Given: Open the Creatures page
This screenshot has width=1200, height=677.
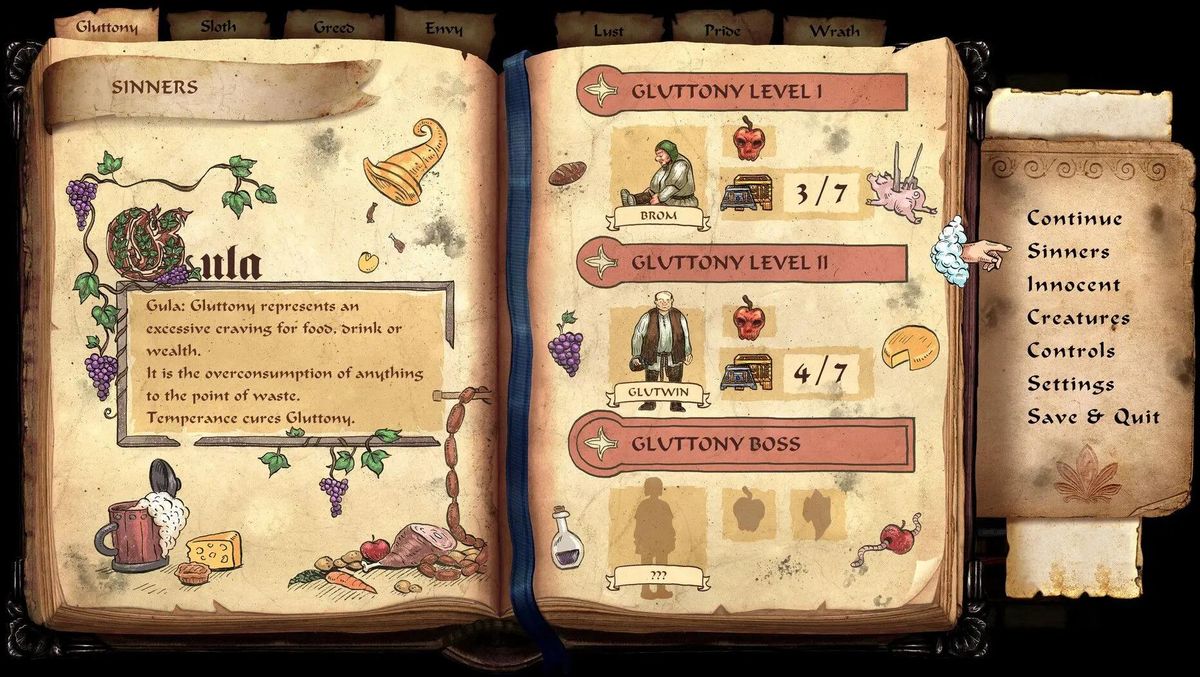Looking at the screenshot, I should (1078, 318).
